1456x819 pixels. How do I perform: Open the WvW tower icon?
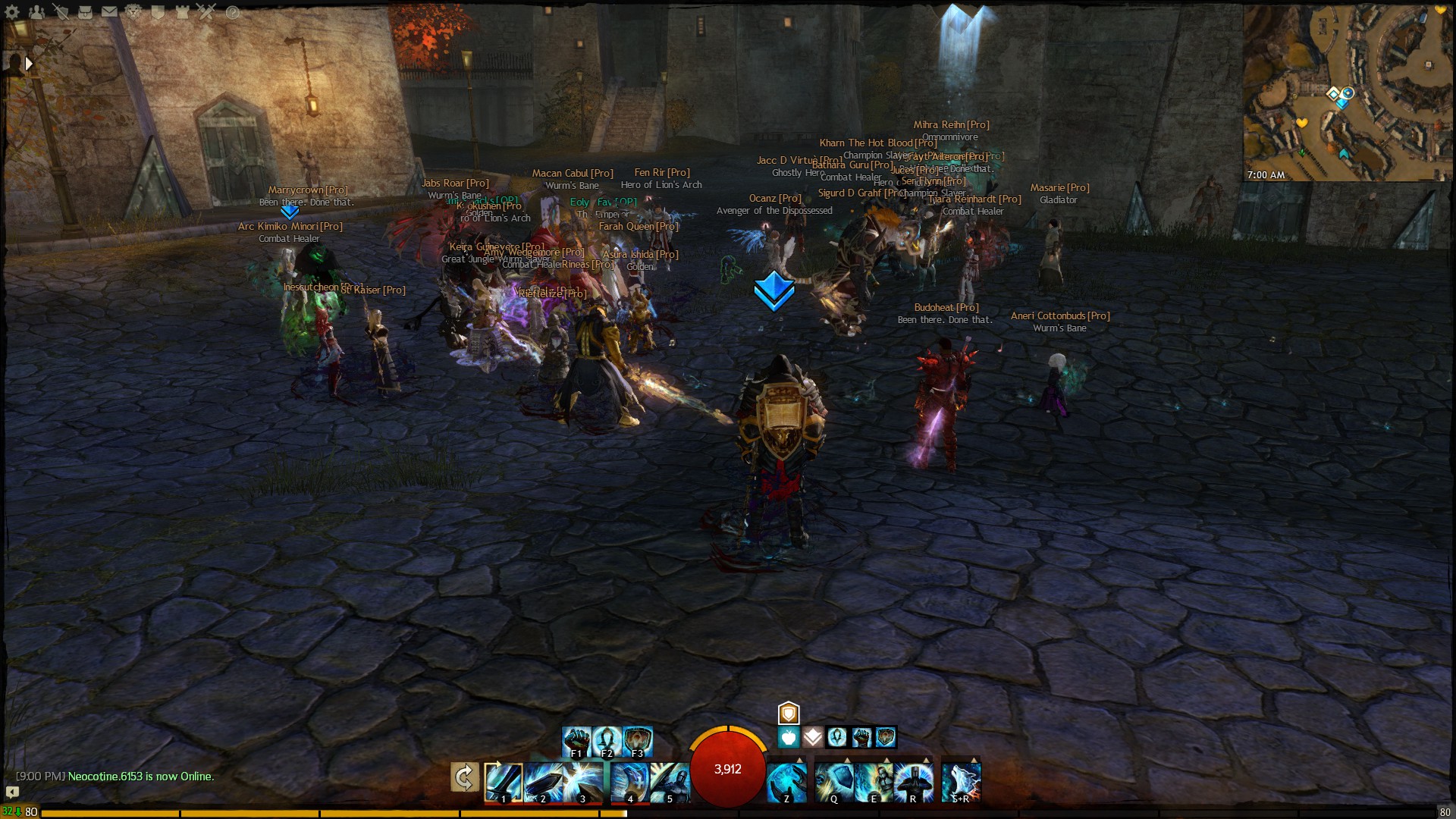182,12
